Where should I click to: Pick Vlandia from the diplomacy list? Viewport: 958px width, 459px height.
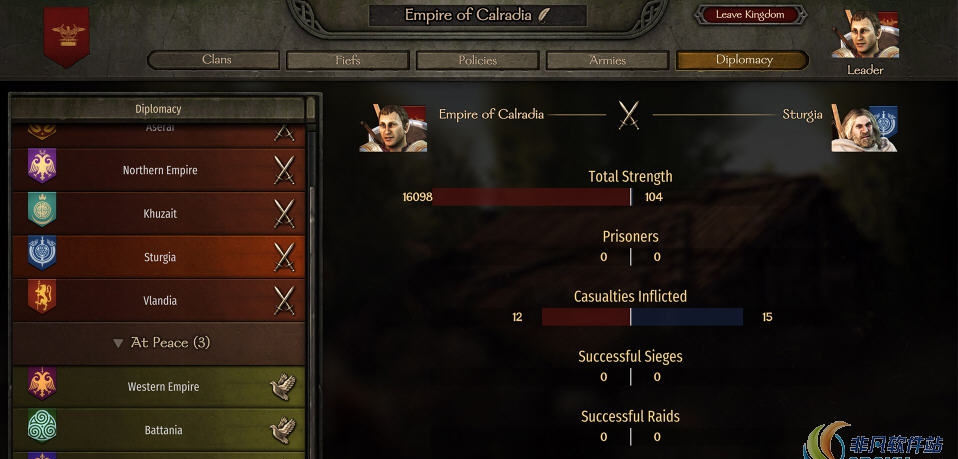click(x=160, y=301)
